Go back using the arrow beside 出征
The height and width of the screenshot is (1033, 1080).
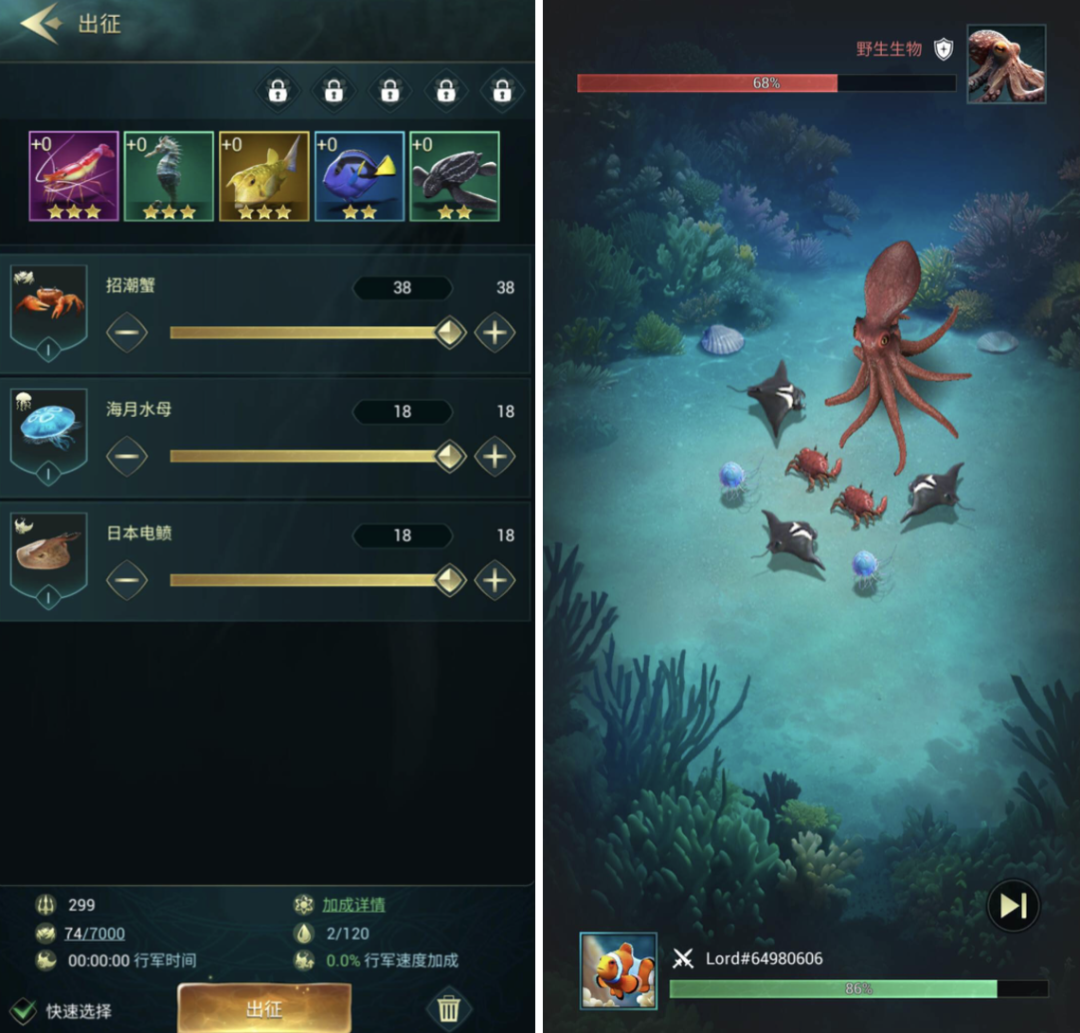38,23
